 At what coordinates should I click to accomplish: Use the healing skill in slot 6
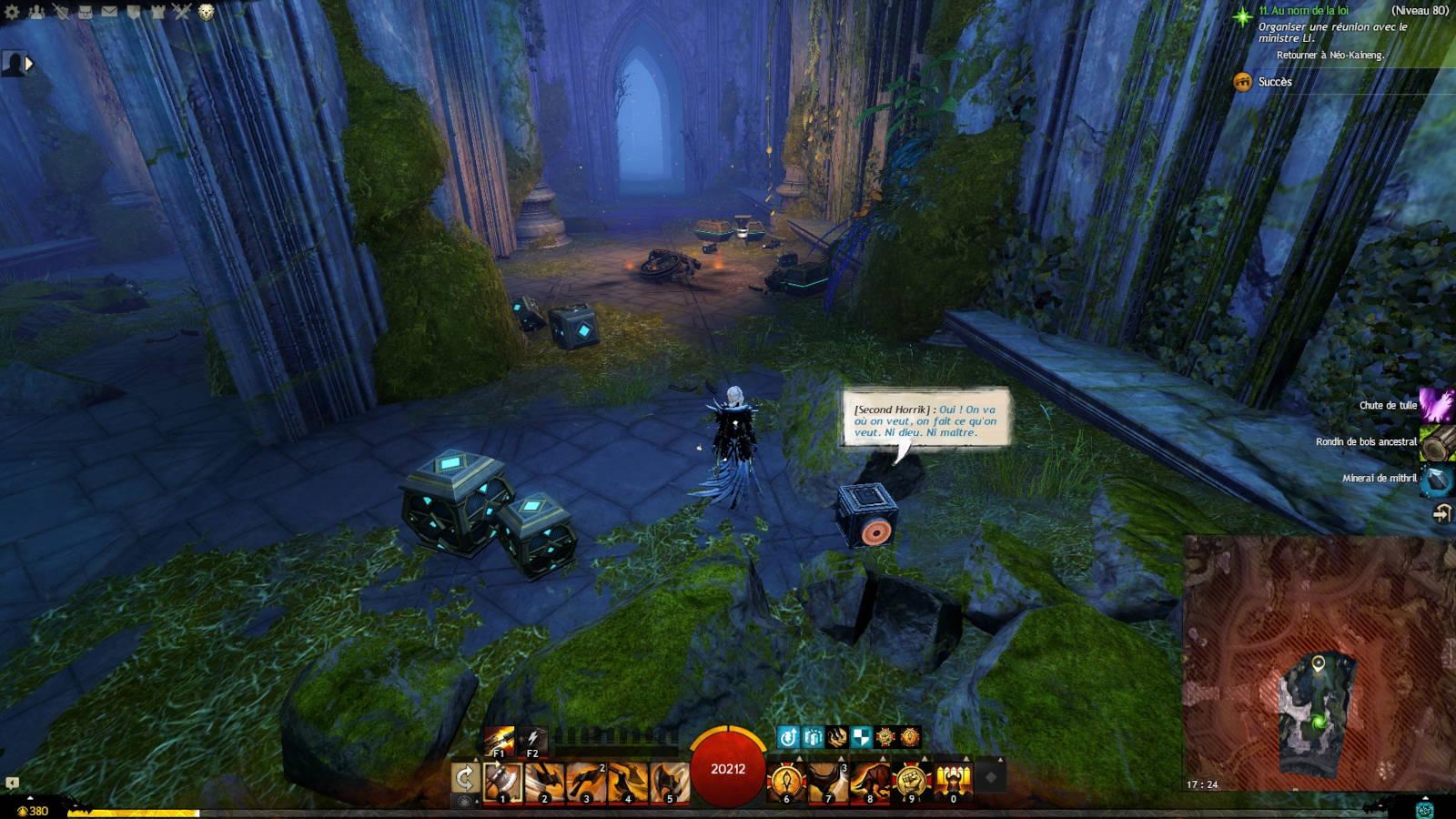785,783
